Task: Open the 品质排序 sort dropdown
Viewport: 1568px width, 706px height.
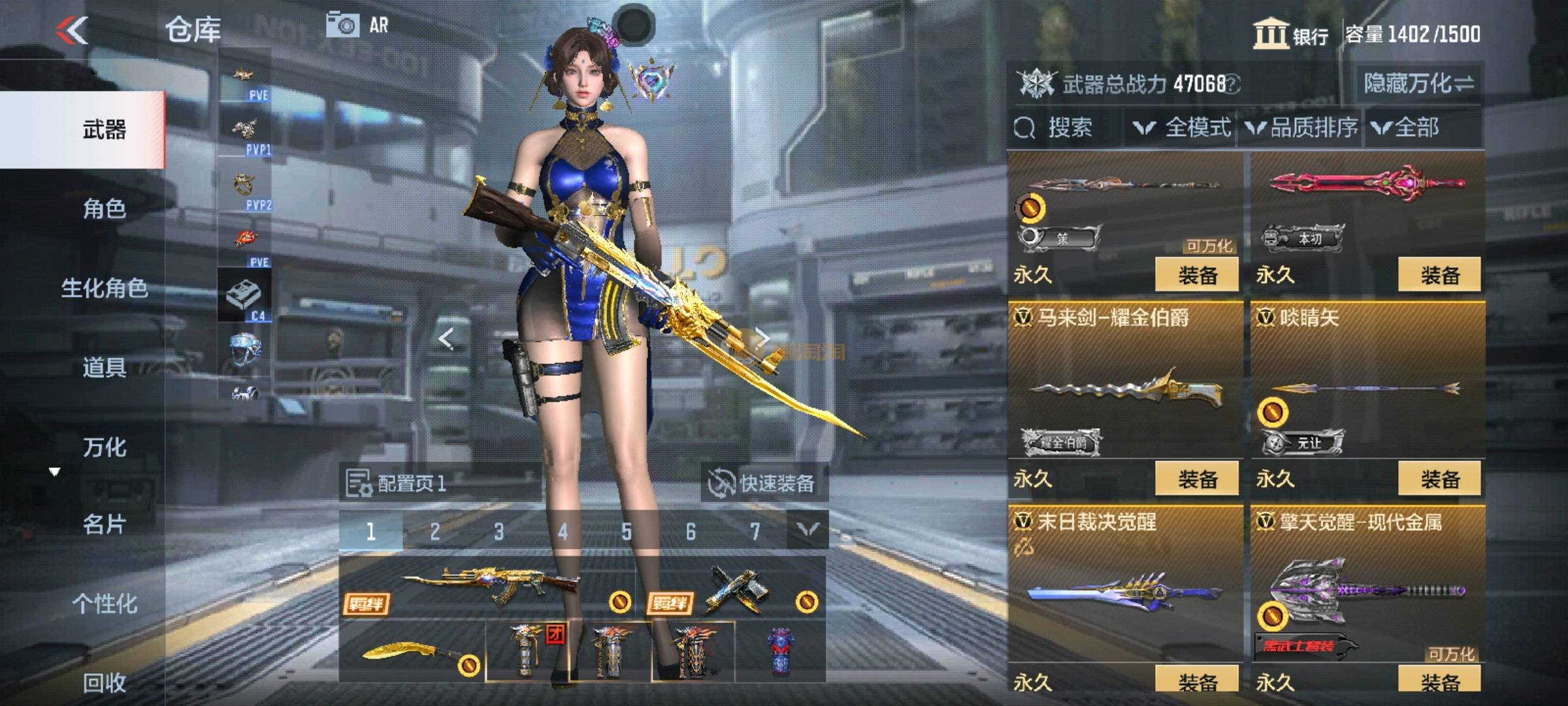Action: click(x=1301, y=127)
